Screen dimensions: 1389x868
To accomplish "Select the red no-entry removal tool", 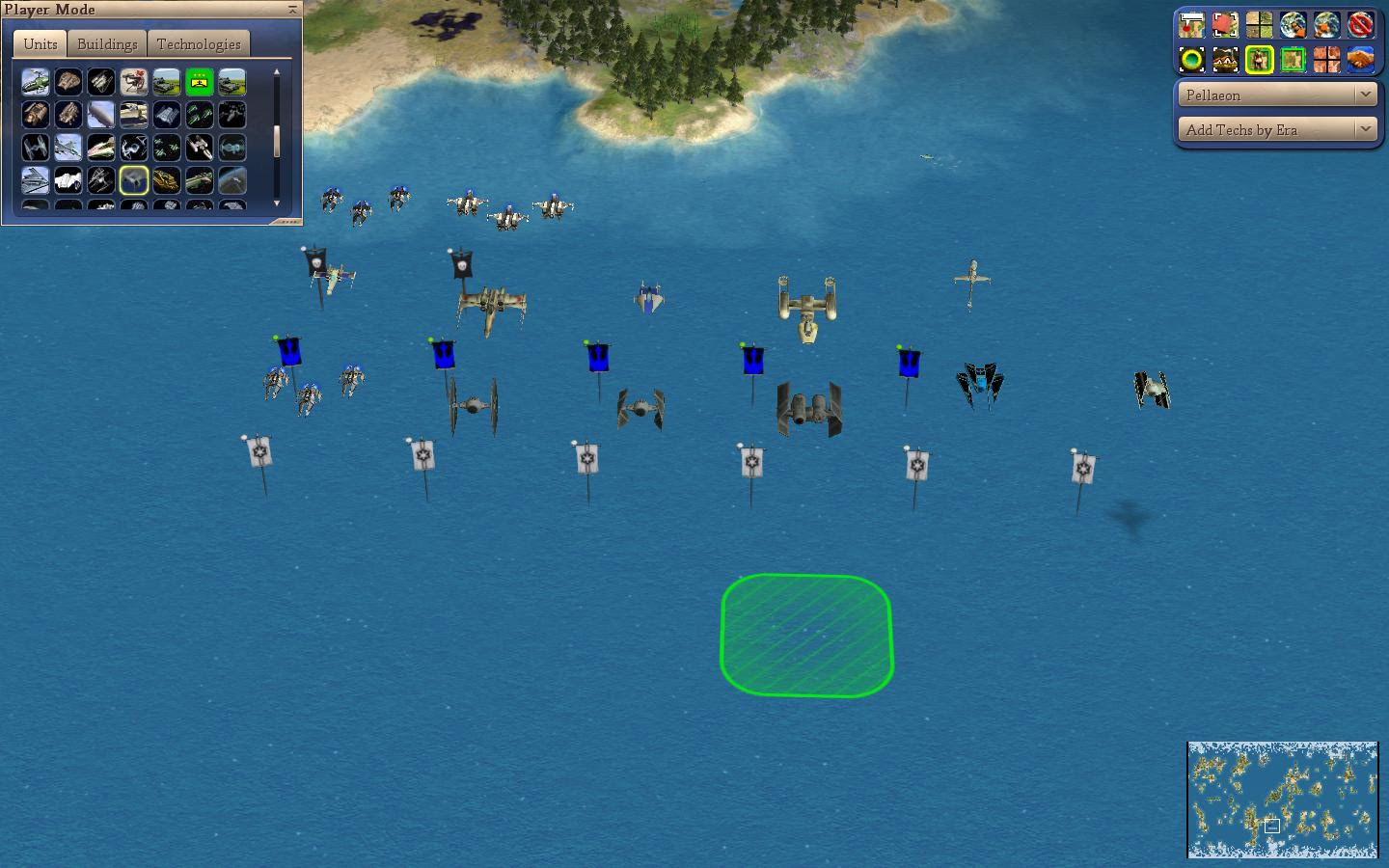I will click(x=1360, y=24).
